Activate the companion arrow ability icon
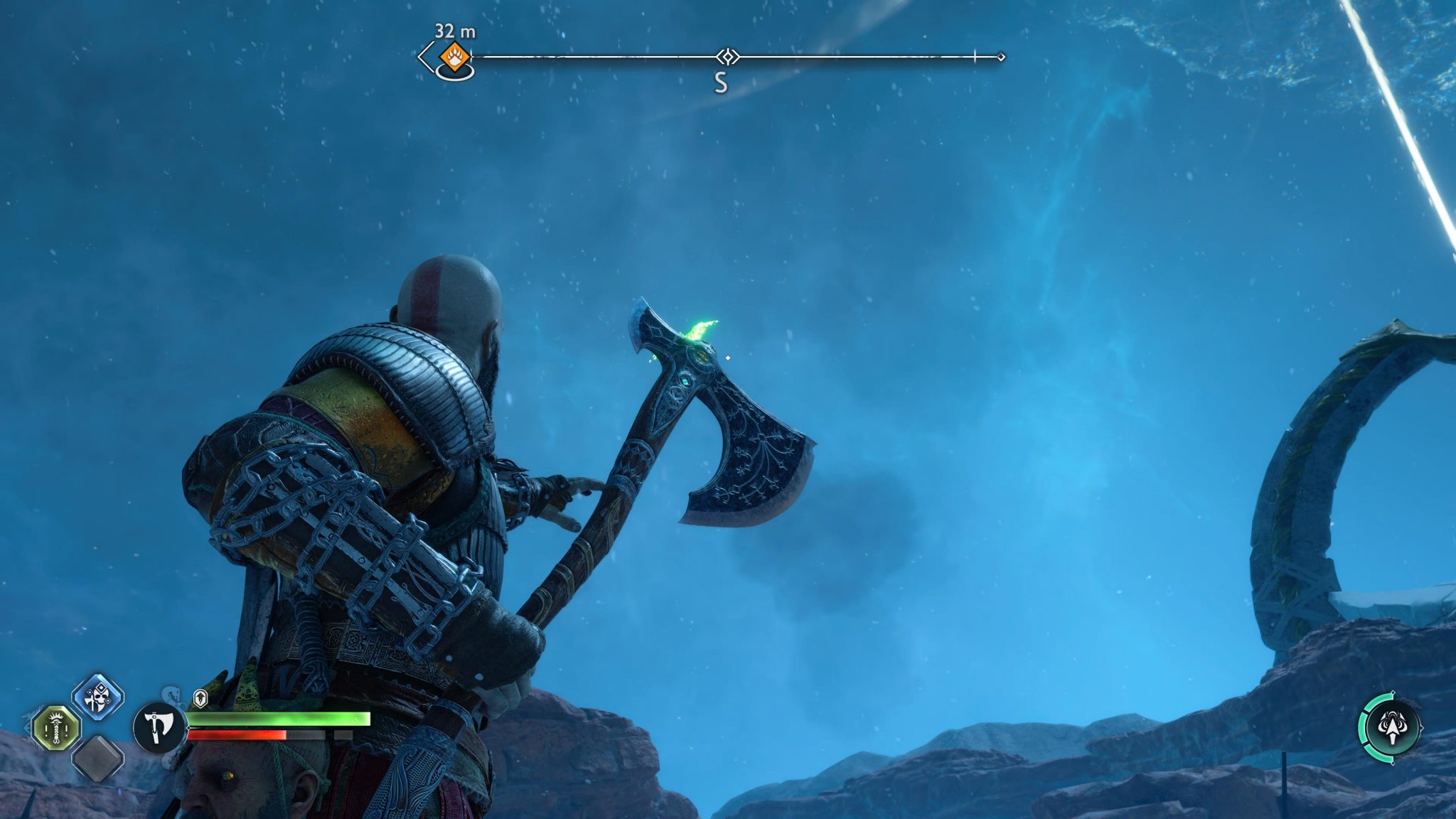1456x819 pixels. (x=1392, y=728)
